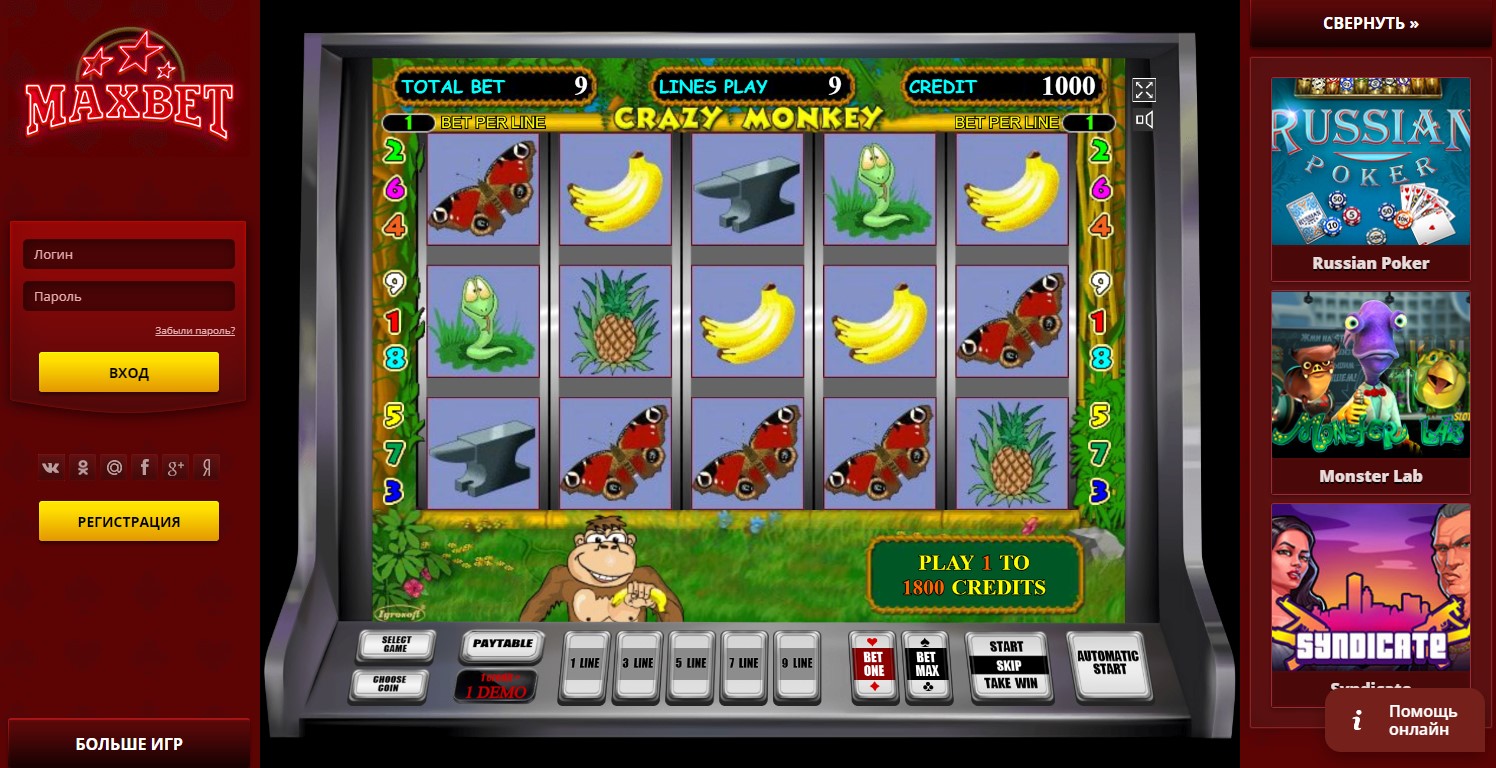Activate the 5 Line button
Screen dimensions: 1496x768
[x=691, y=663]
